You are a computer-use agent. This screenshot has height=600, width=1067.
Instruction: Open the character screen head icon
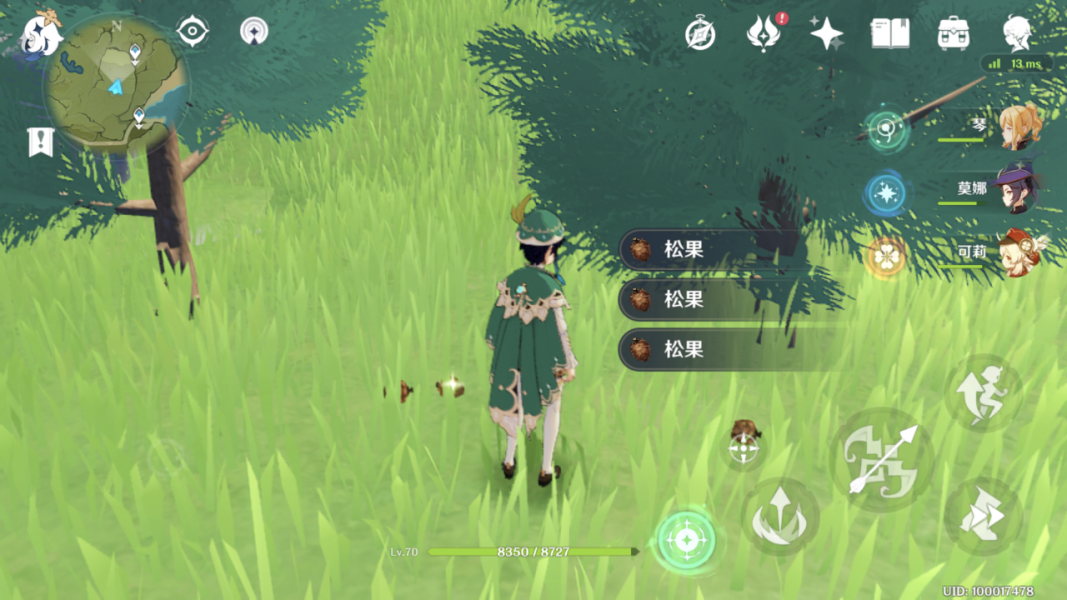pyautogui.click(x=1017, y=33)
